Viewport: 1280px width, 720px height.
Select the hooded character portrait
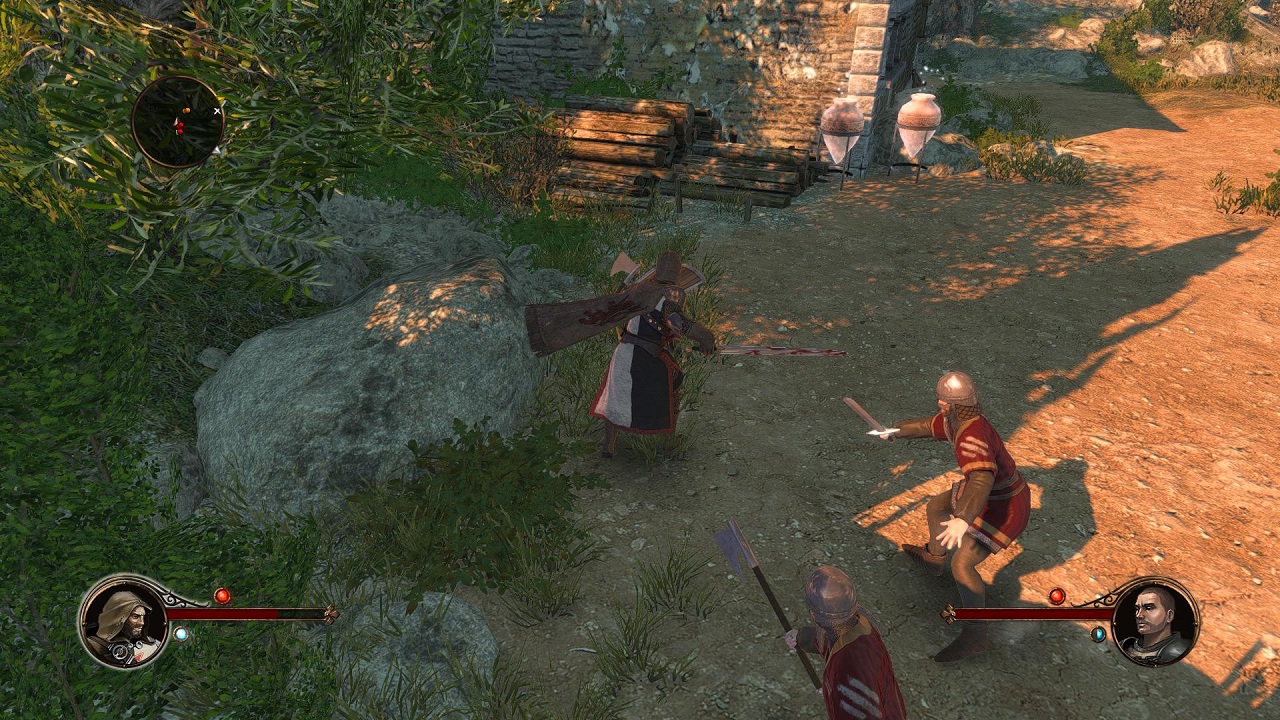coord(123,623)
